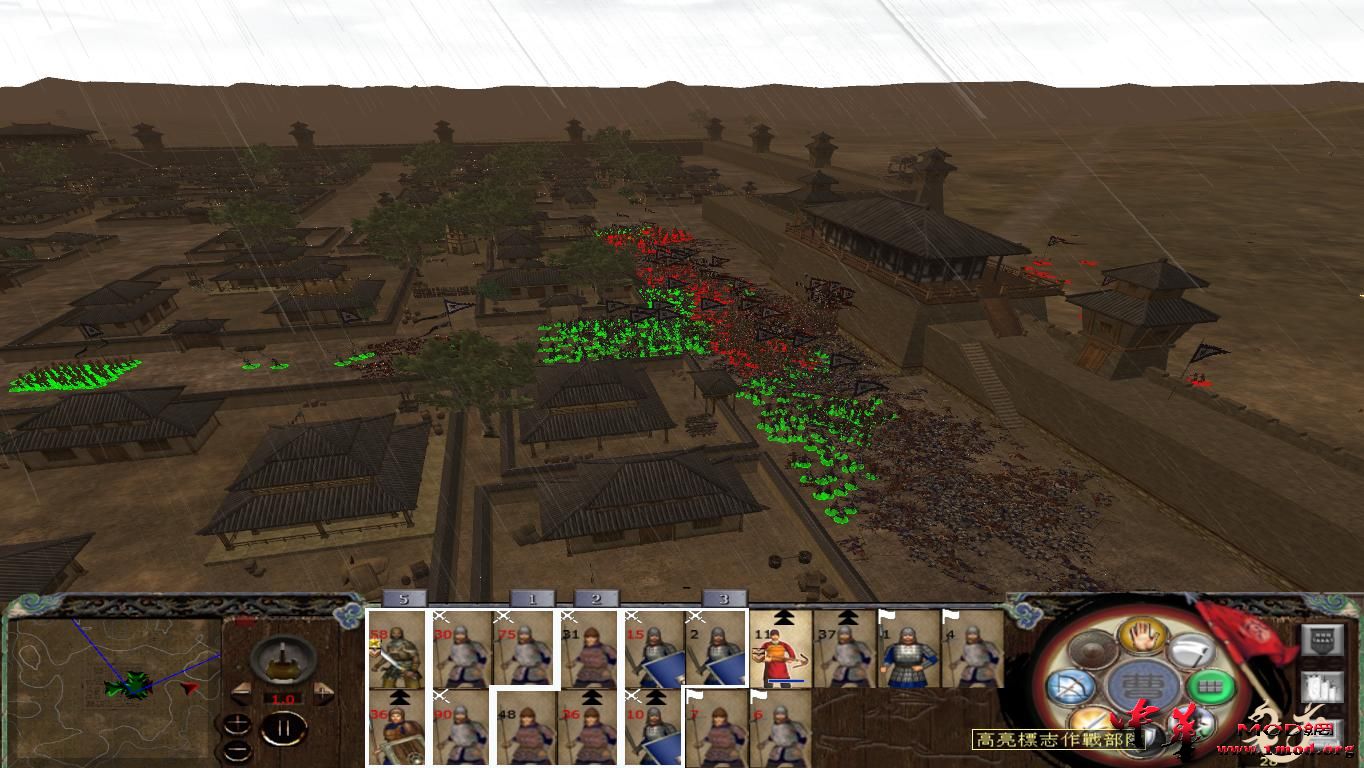Zoom out the minimap with the minus button
1364x768 pixels.
tap(237, 750)
